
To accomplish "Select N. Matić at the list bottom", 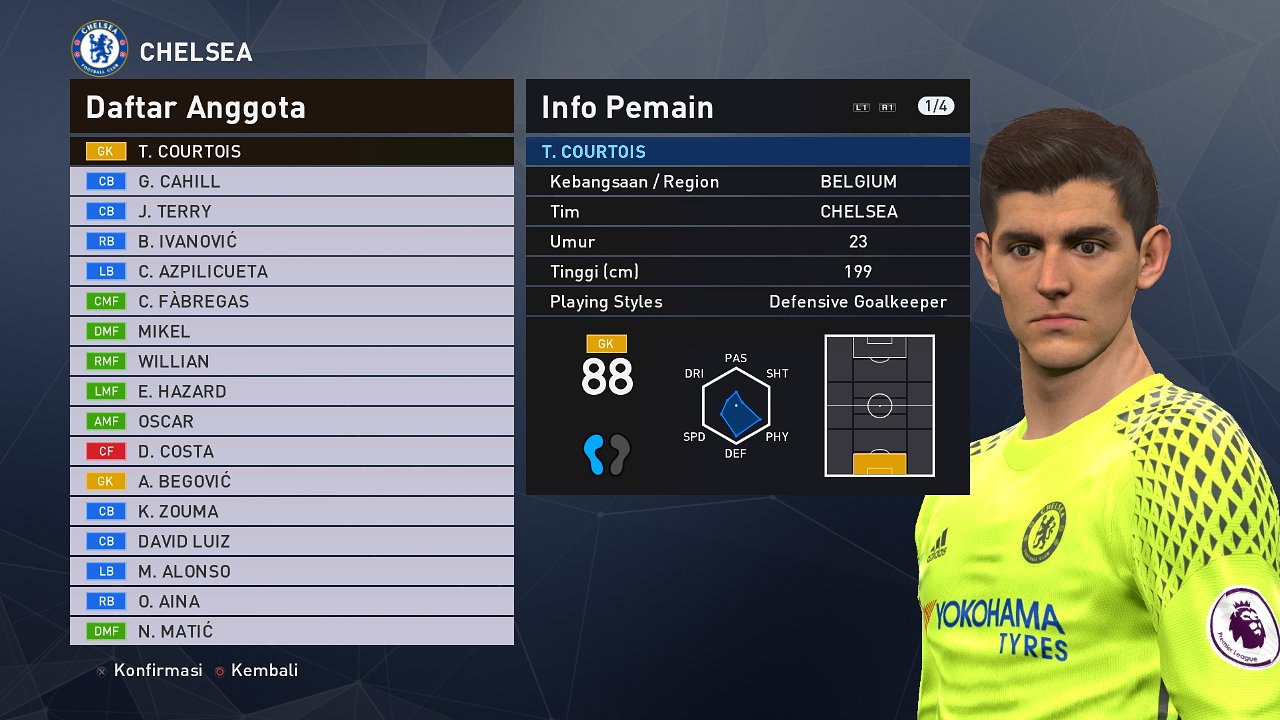I will click(x=291, y=632).
